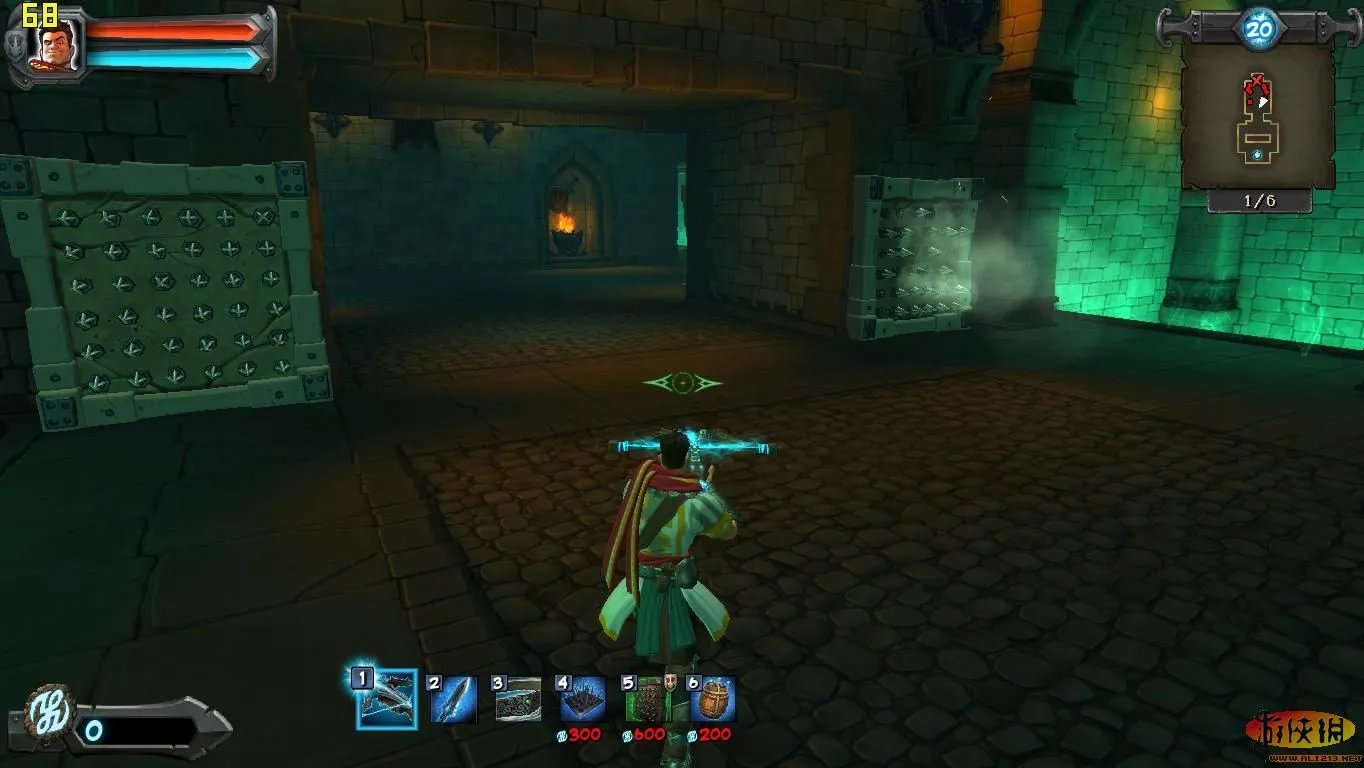The image size is (1364, 768).
Task: Equip the bladestaff in slot 2
Action: point(453,699)
